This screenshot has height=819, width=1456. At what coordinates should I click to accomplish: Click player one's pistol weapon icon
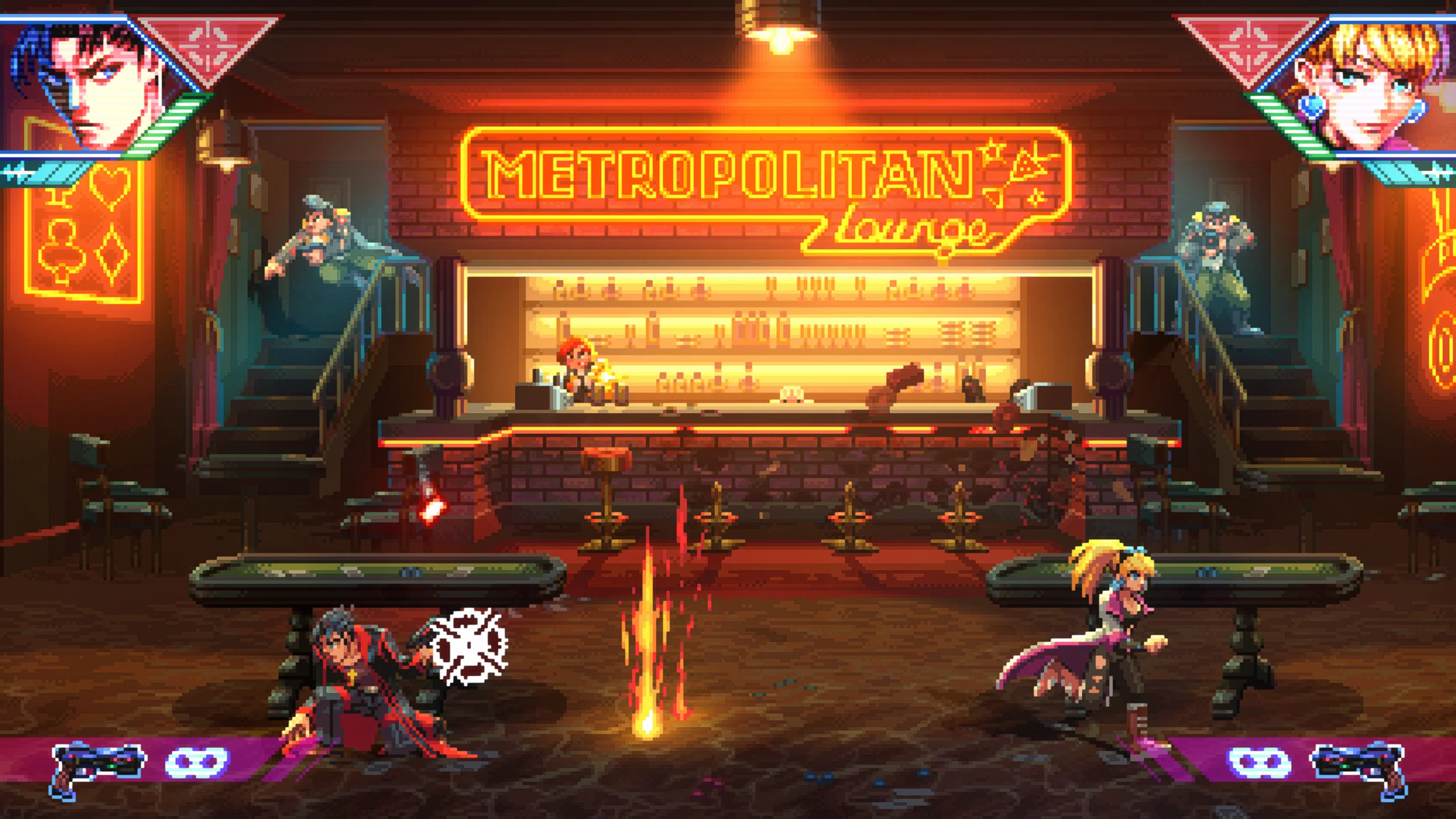tap(97, 765)
